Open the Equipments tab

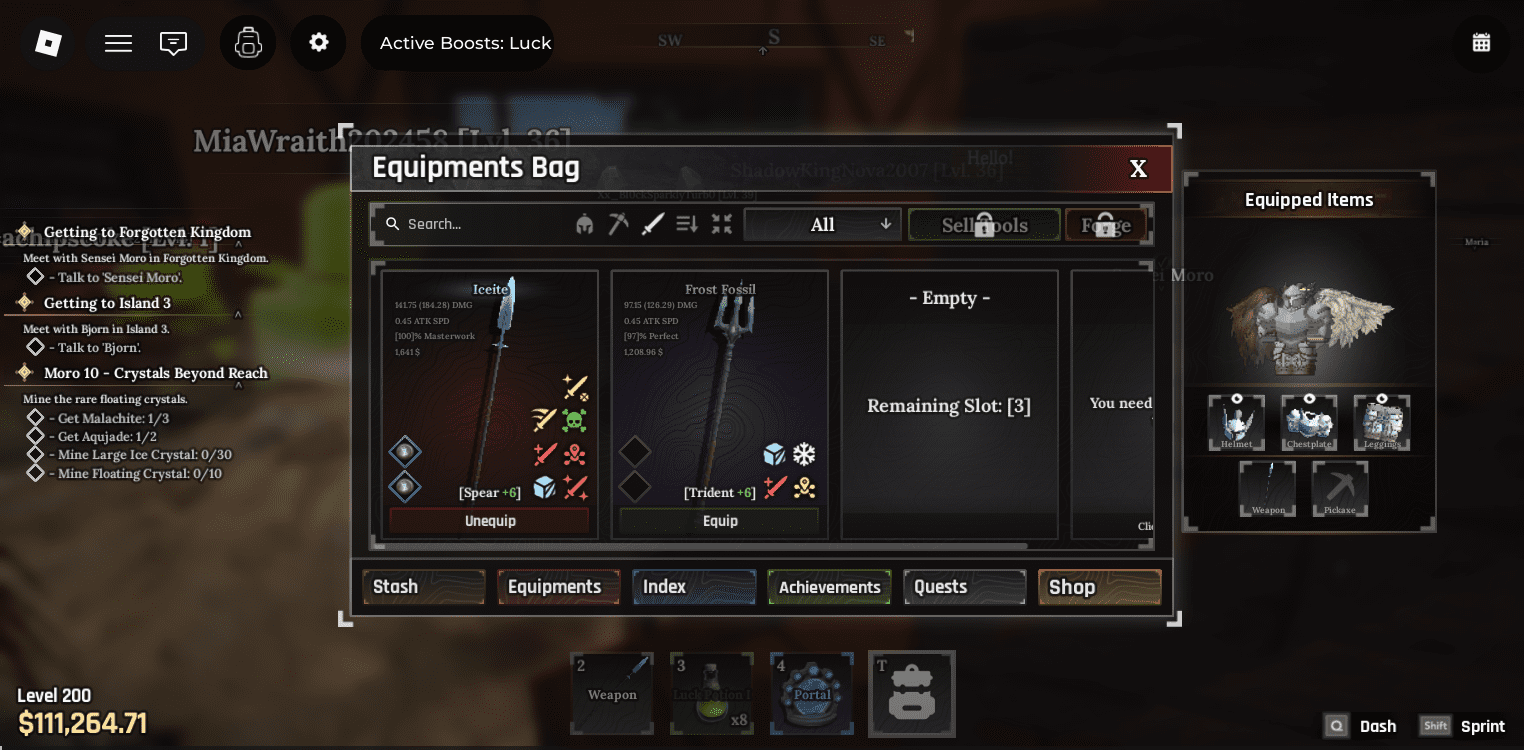[x=555, y=587]
